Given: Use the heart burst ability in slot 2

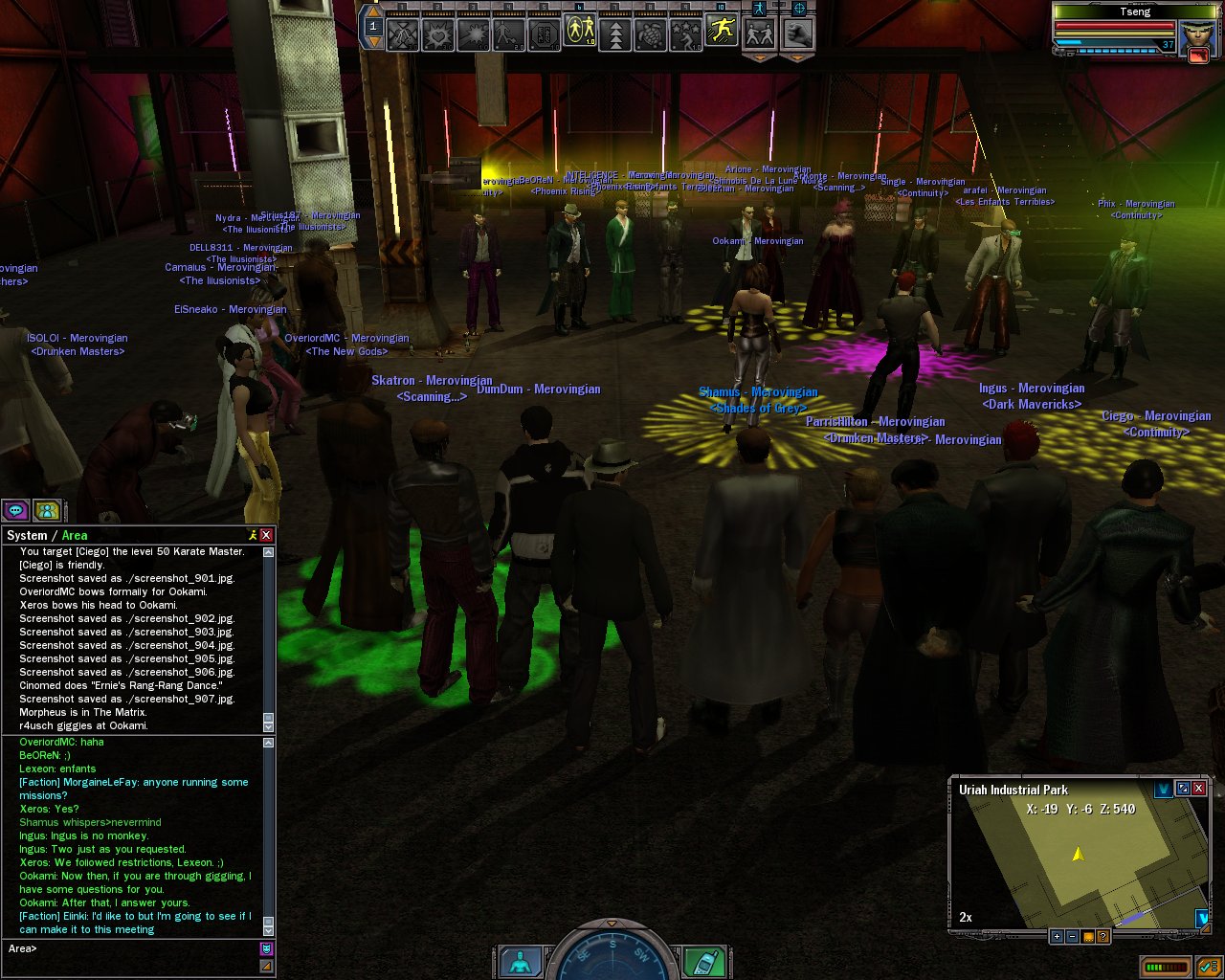Looking at the screenshot, I should (438, 34).
